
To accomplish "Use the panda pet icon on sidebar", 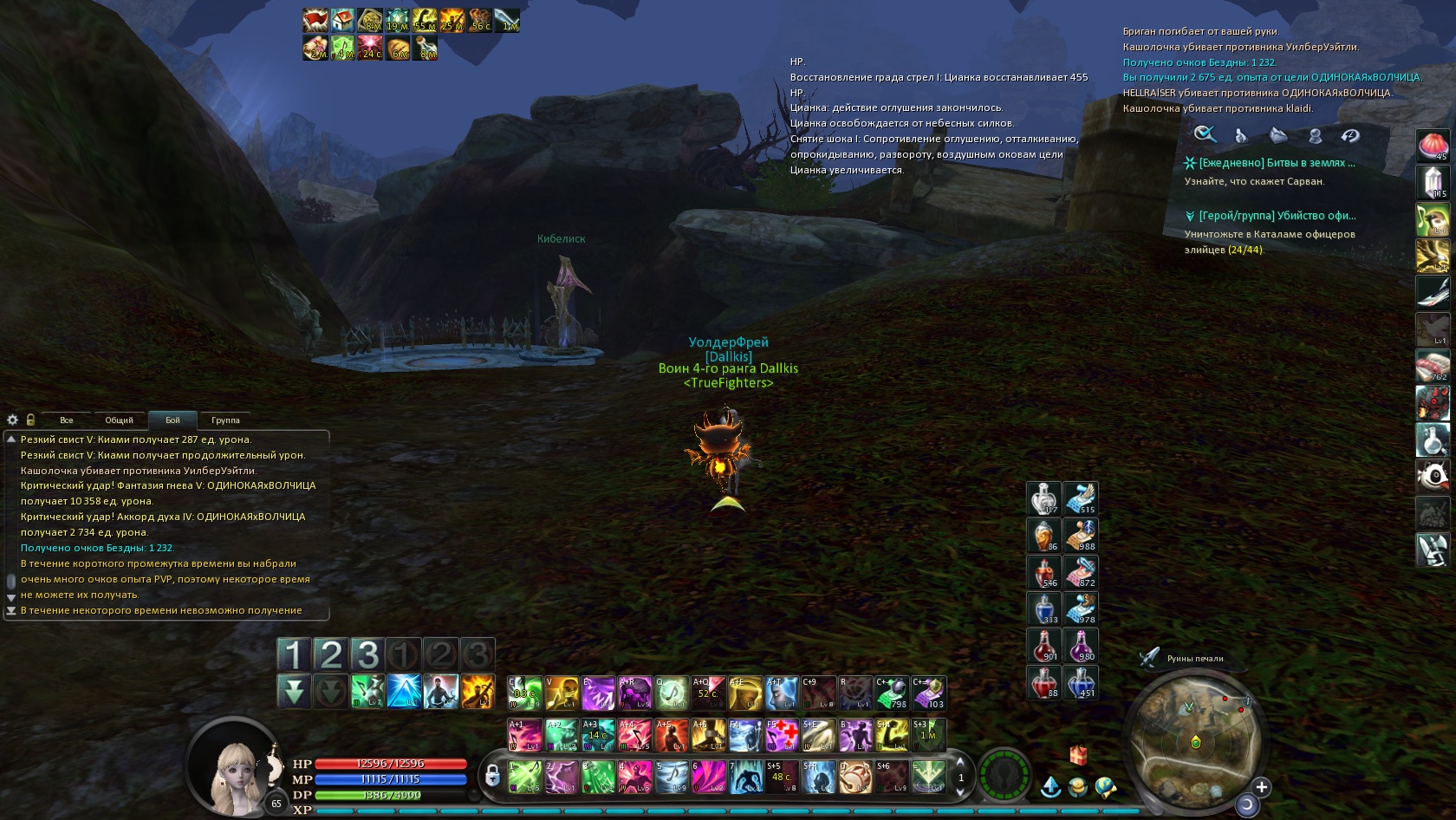I will click(x=1433, y=475).
